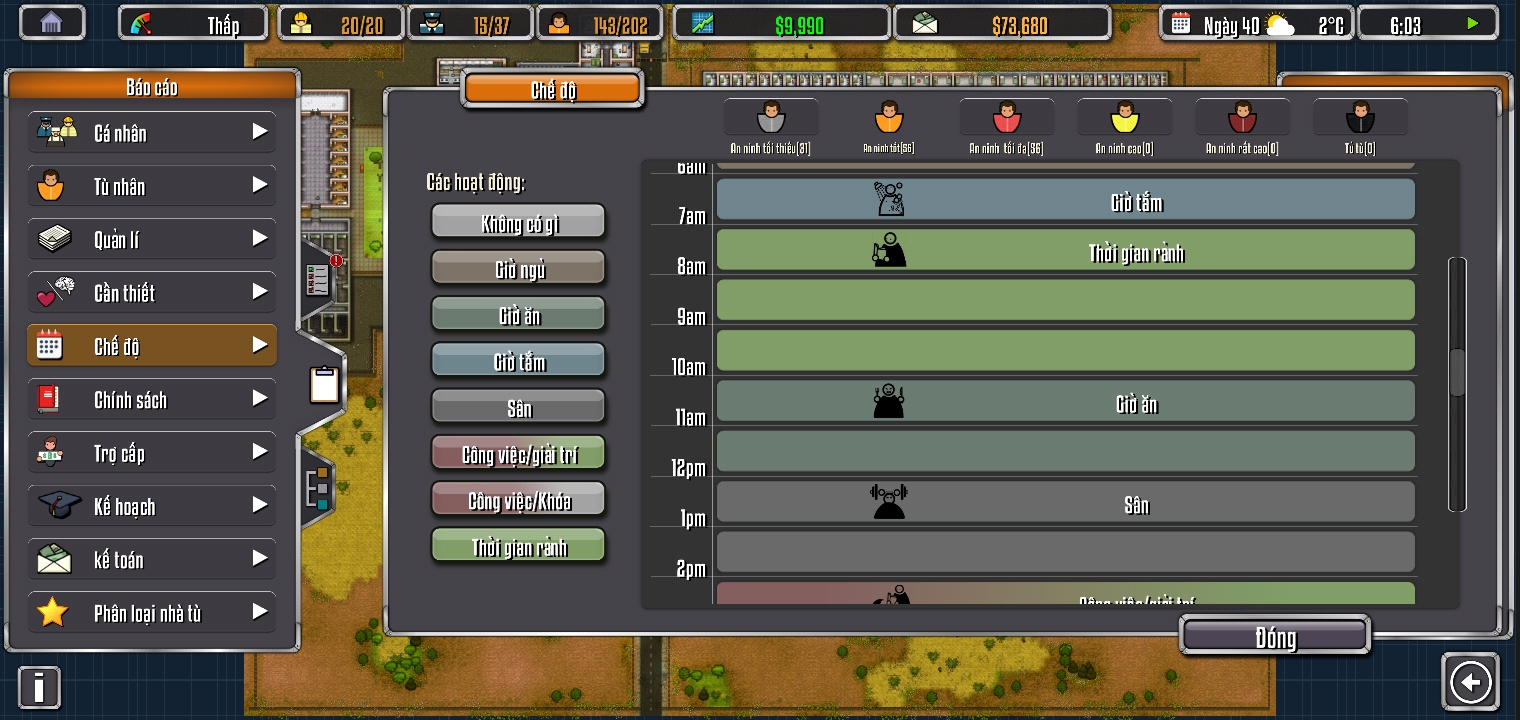The height and width of the screenshot is (720, 1520).
Task: Open the Cá nhân report menu
Action: tap(151, 132)
